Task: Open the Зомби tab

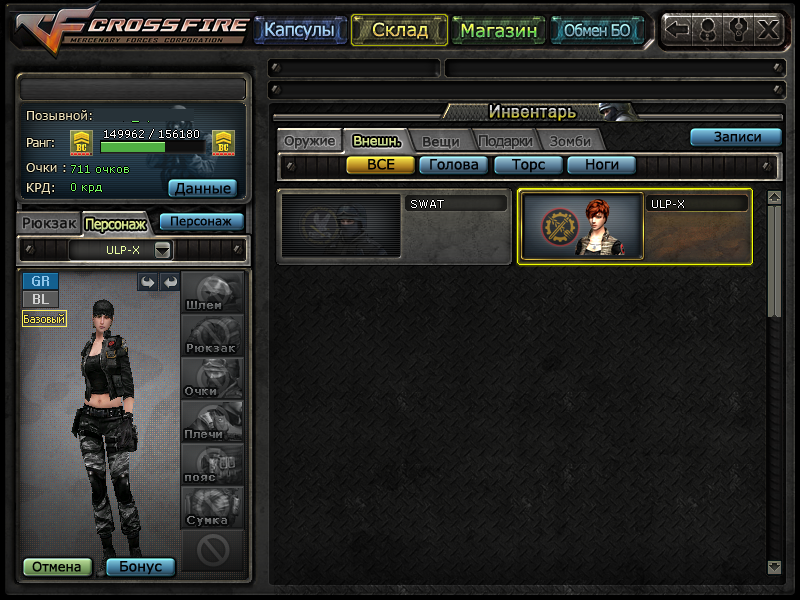Action: [x=570, y=141]
